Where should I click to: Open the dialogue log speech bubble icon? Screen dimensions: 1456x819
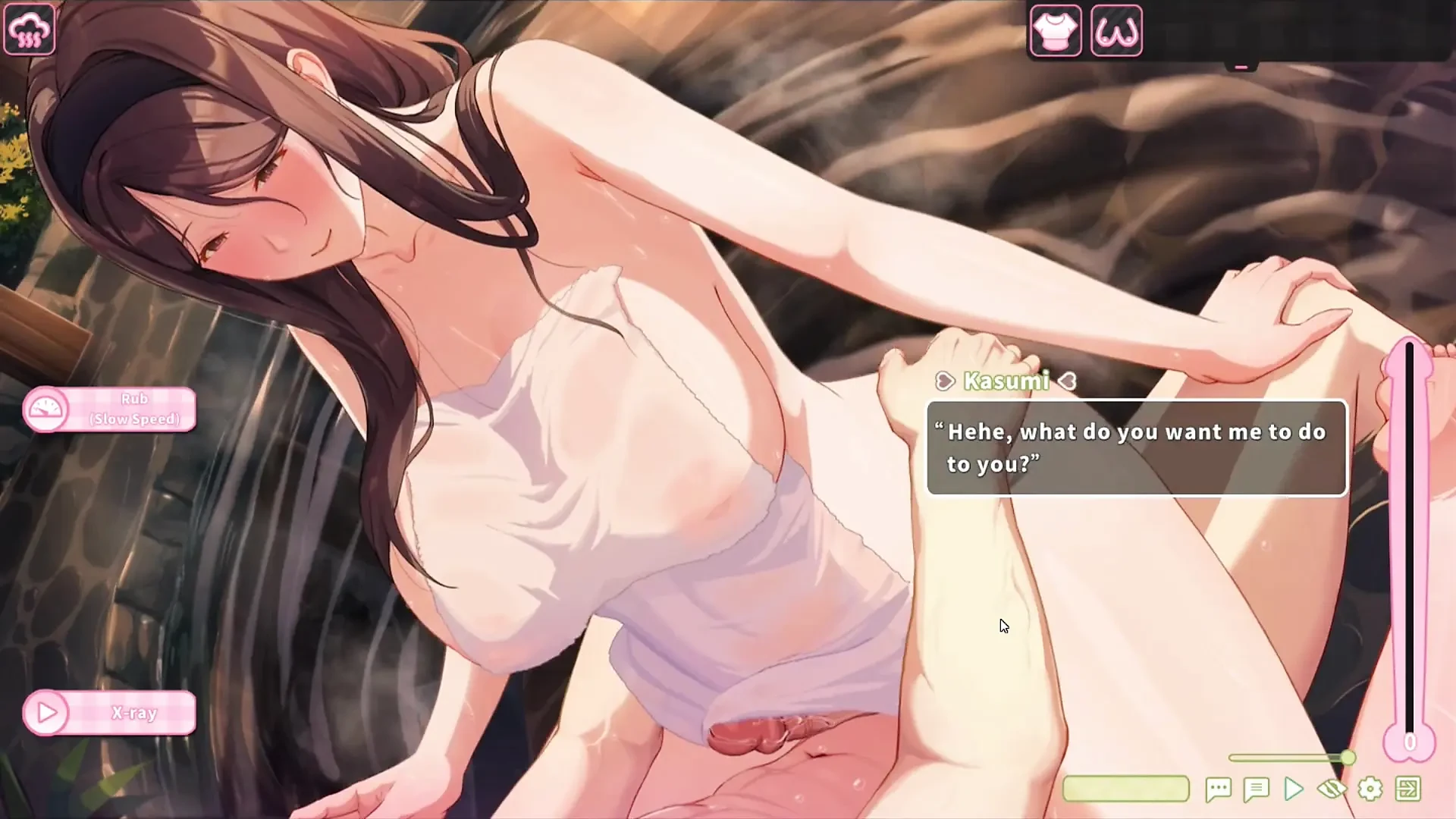pos(1218,789)
